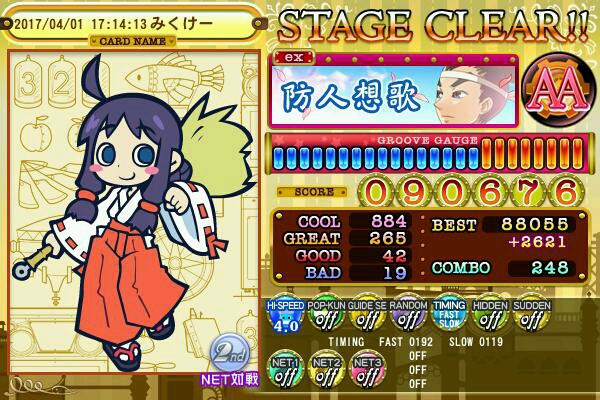The image size is (600, 400).
Task: Toggle the NET3 option
Action: tap(367, 373)
